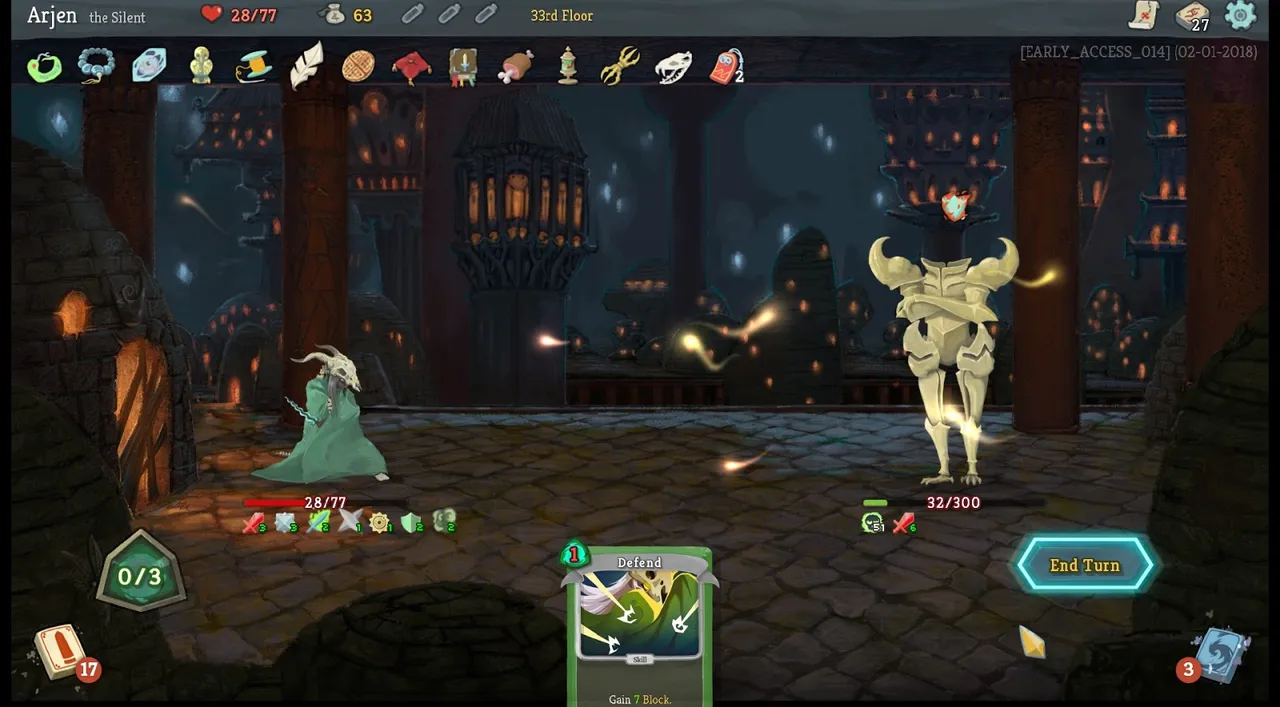The width and height of the screenshot is (1280, 707).
Task: Inspect the bead bracelet relic
Action: 97,67
